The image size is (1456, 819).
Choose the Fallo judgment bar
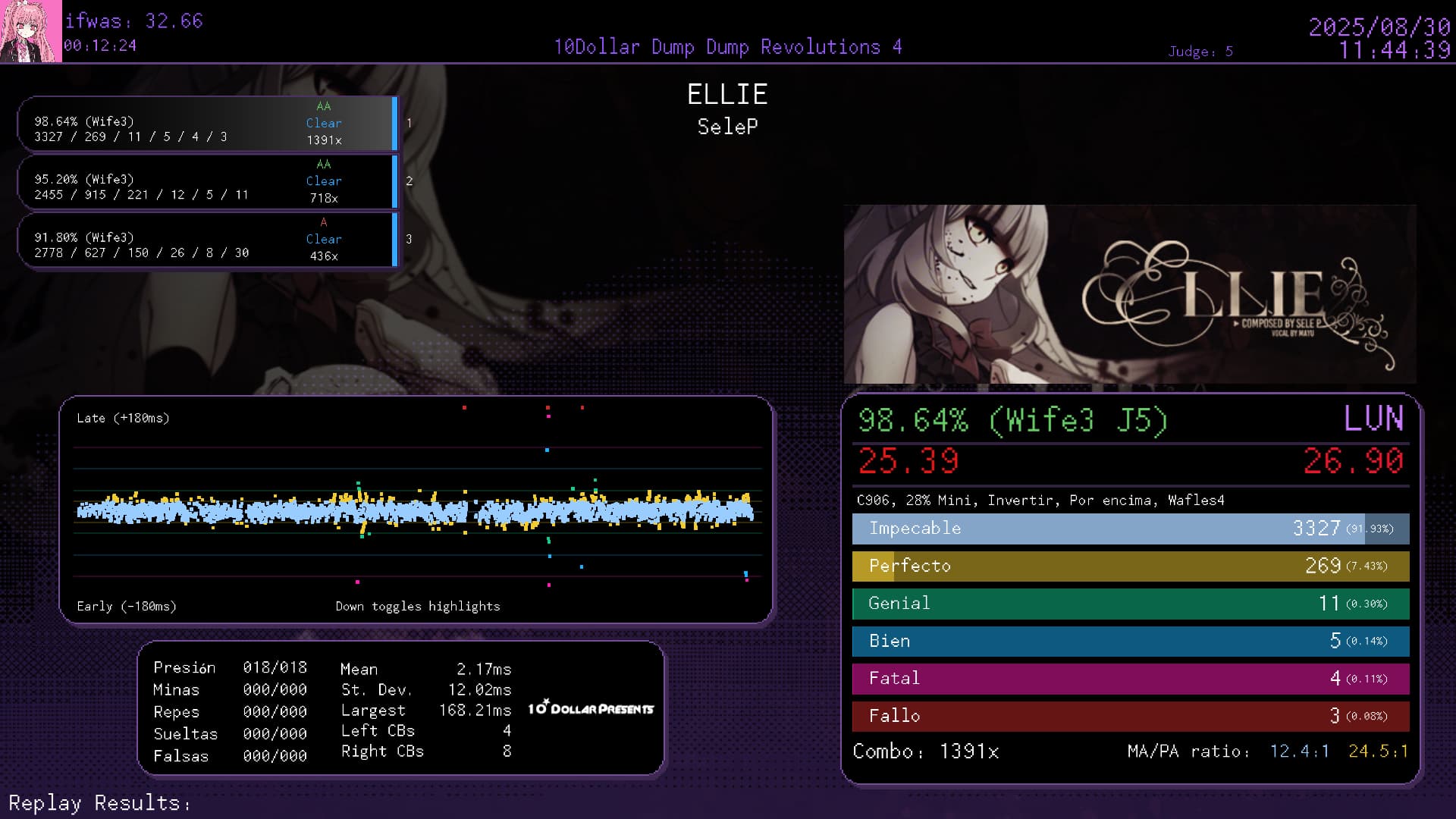pyautogui.click(x=1130, y=716)
